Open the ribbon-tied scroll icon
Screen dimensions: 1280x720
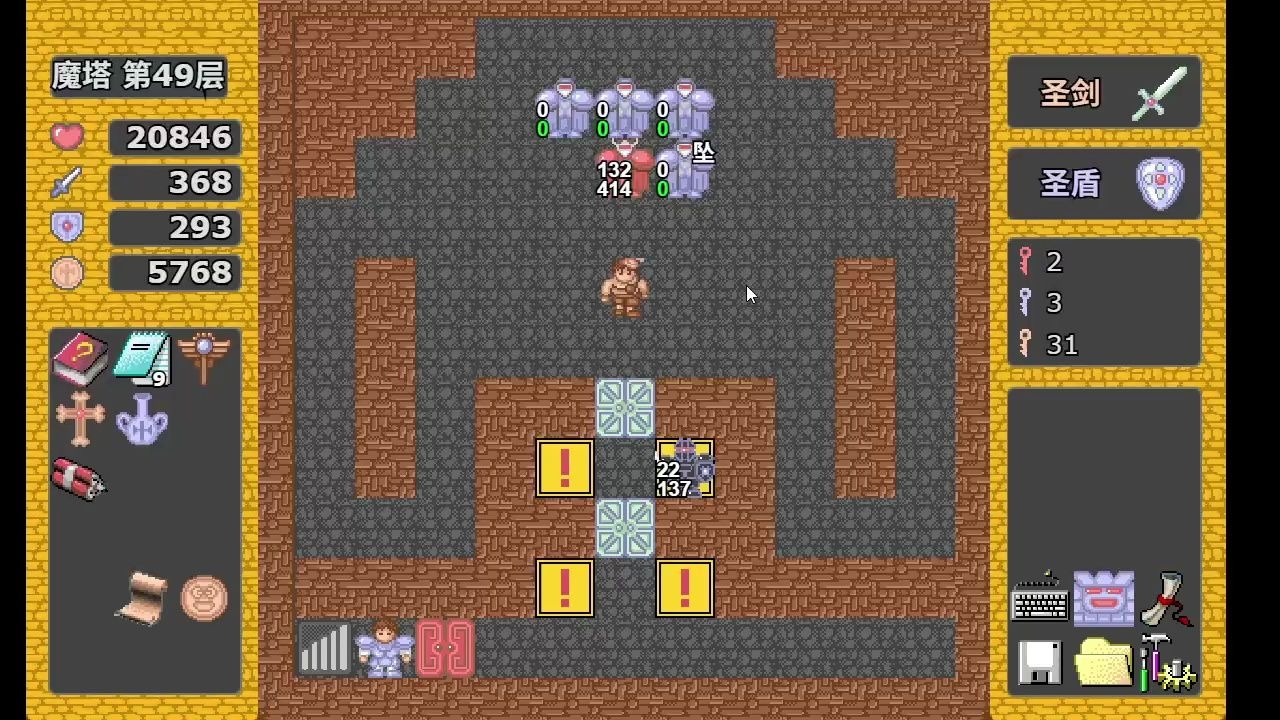[x=1165, y=599]
